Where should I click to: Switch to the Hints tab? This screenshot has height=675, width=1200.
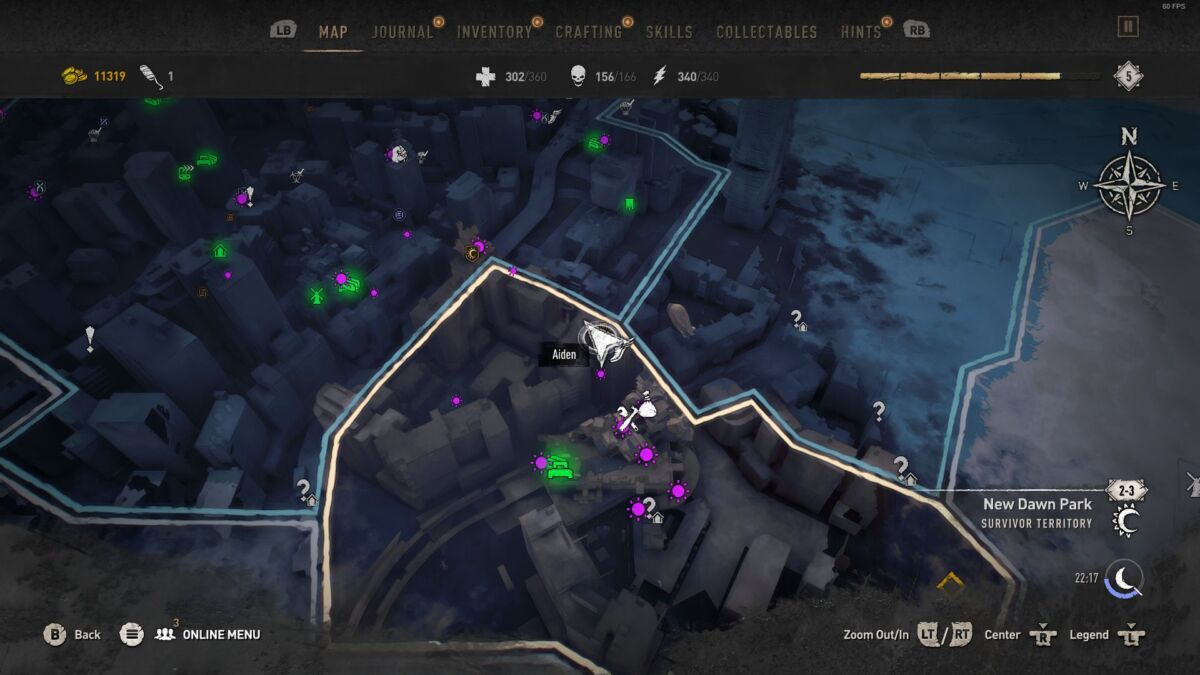coord(860,32)
